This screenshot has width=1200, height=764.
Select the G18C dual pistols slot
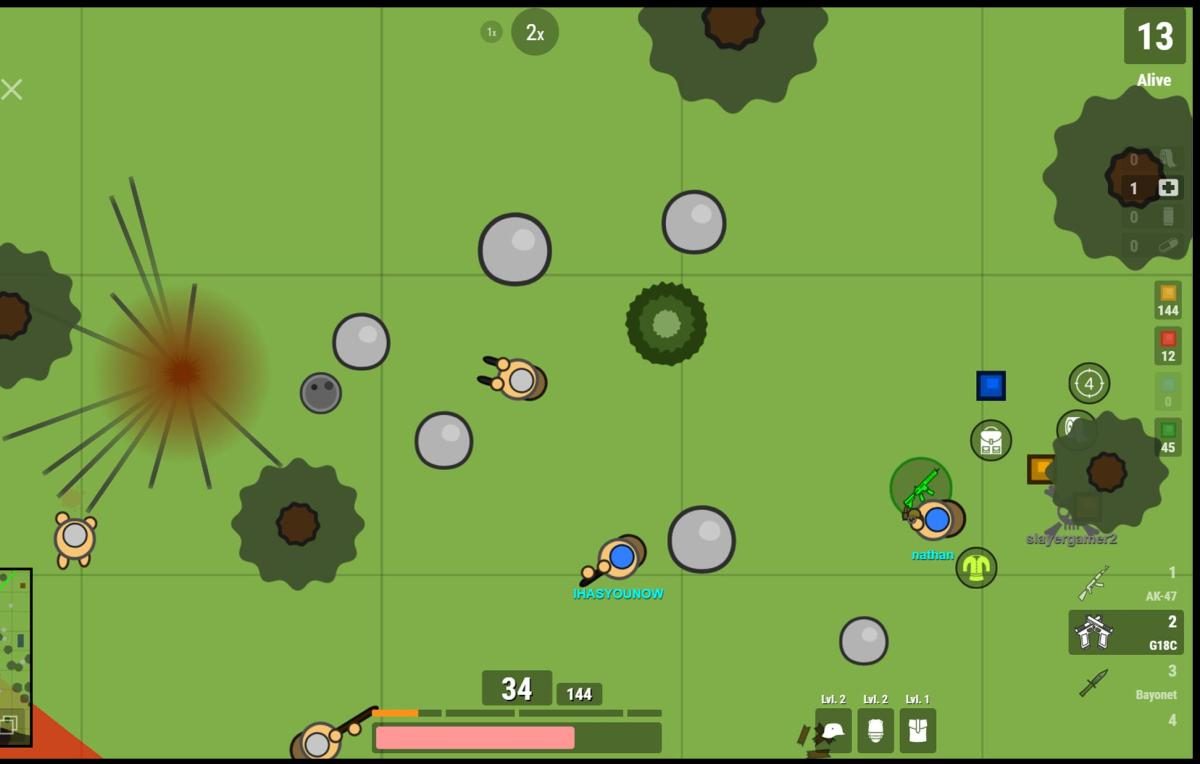point(1127,633)
